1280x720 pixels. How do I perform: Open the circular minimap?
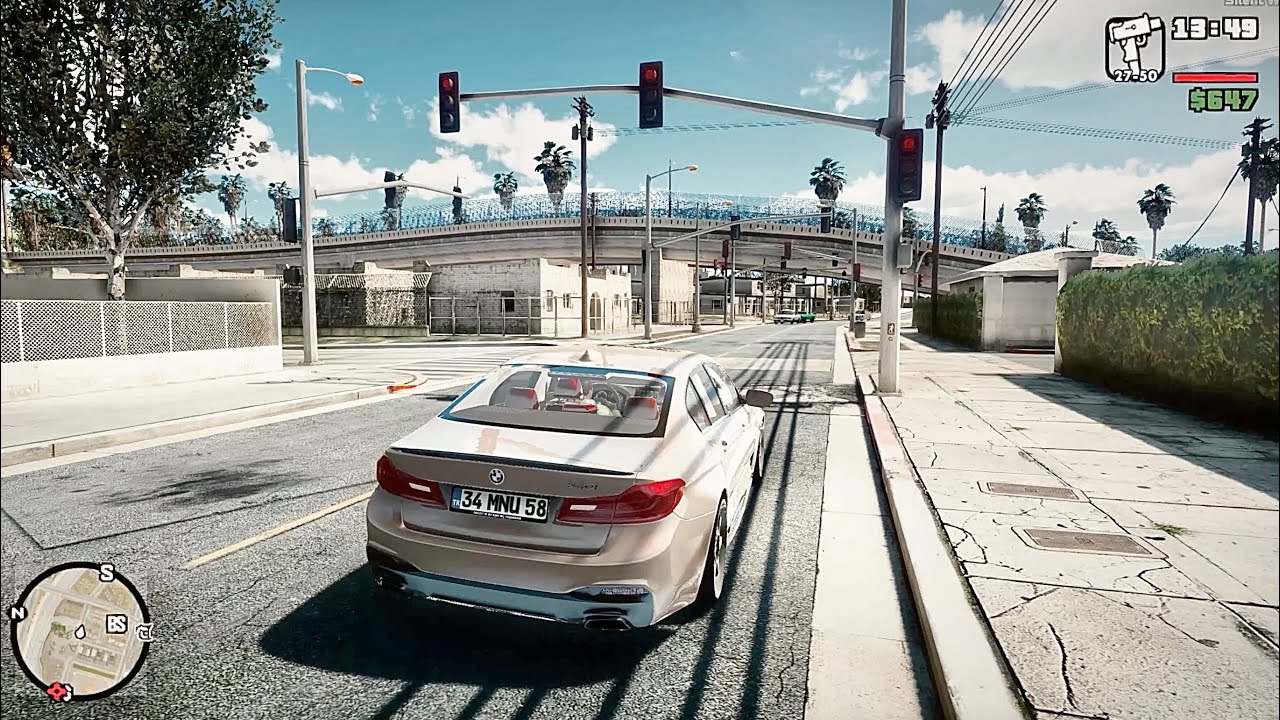[80, 630]
